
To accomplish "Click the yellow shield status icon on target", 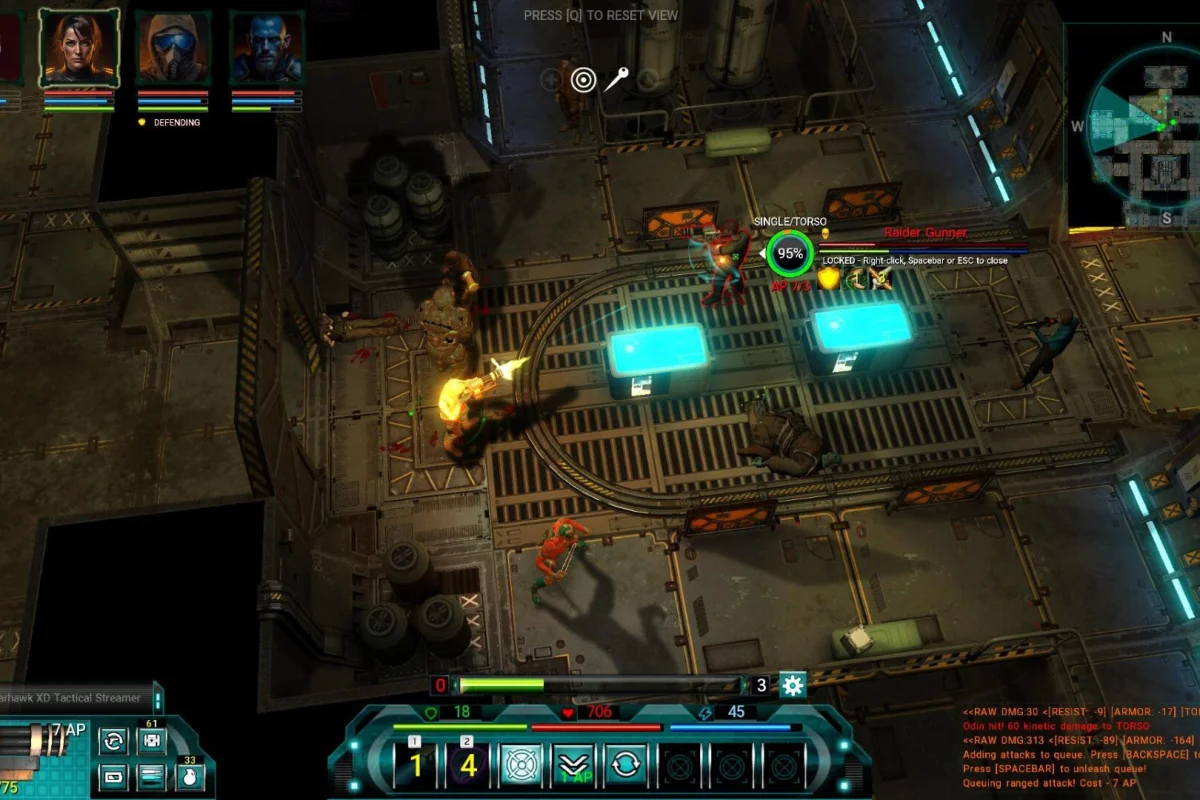I will coord(828,278).
